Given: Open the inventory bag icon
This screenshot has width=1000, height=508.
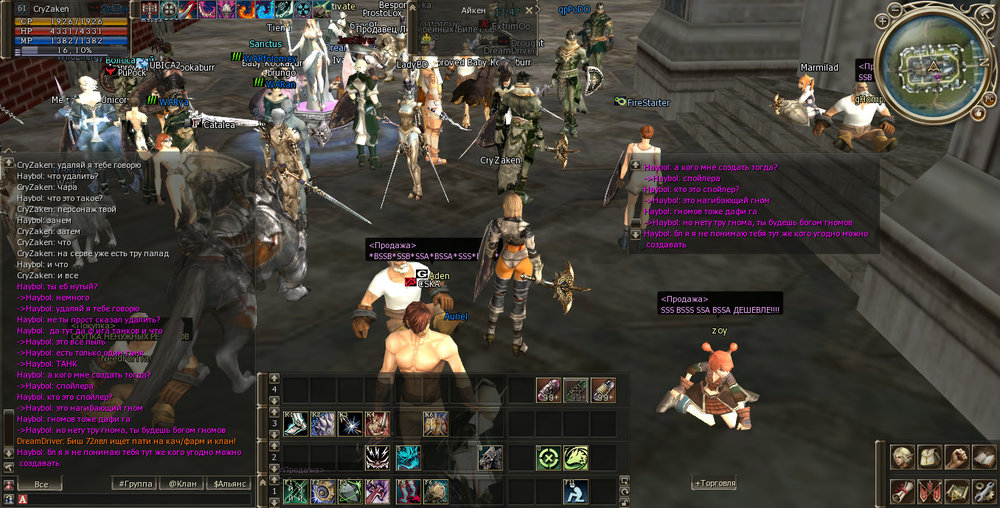Looking at the screenshot, I should point(930,458).
